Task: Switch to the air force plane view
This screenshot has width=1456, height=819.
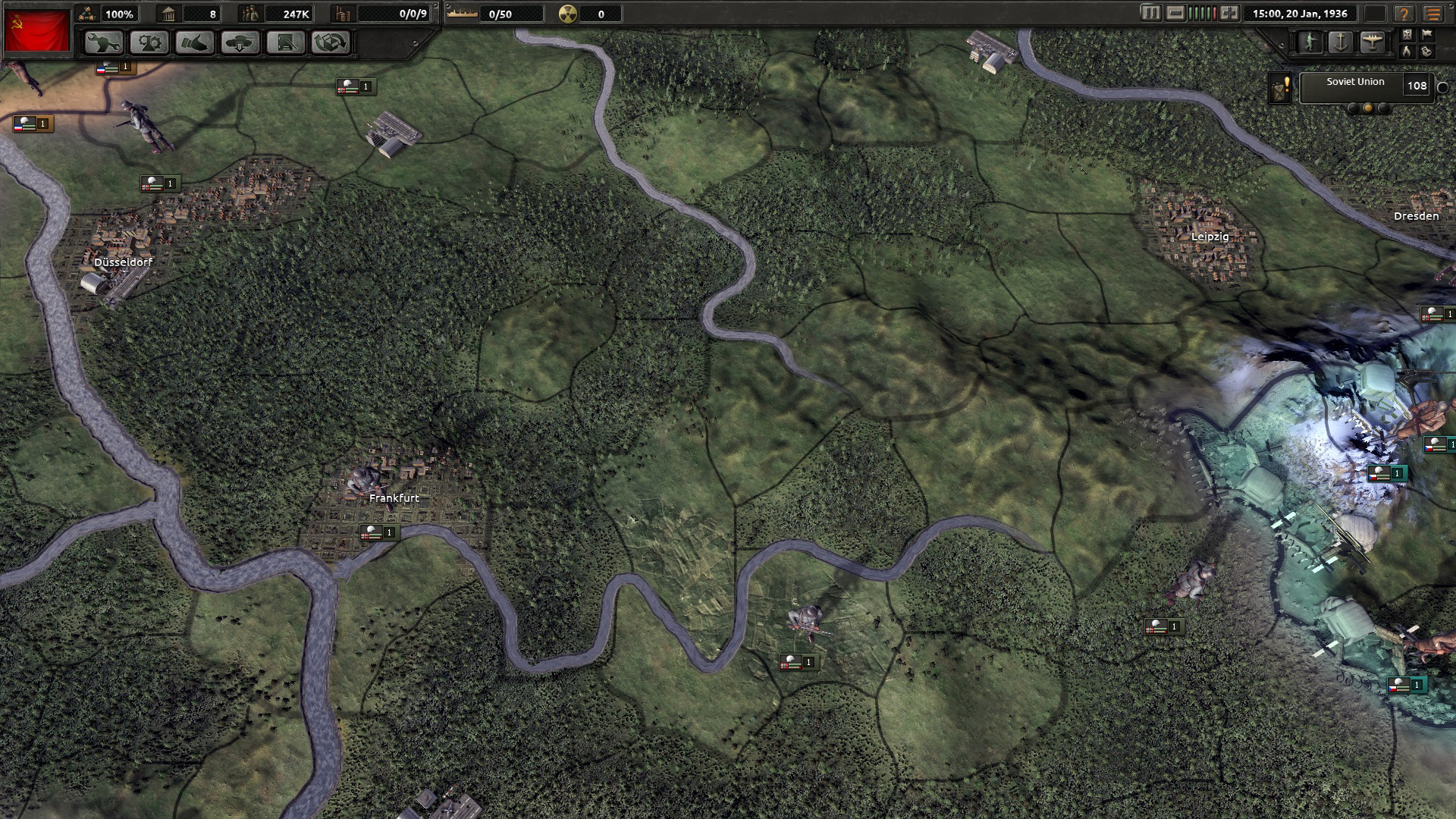Action: tap(1372, 42)
